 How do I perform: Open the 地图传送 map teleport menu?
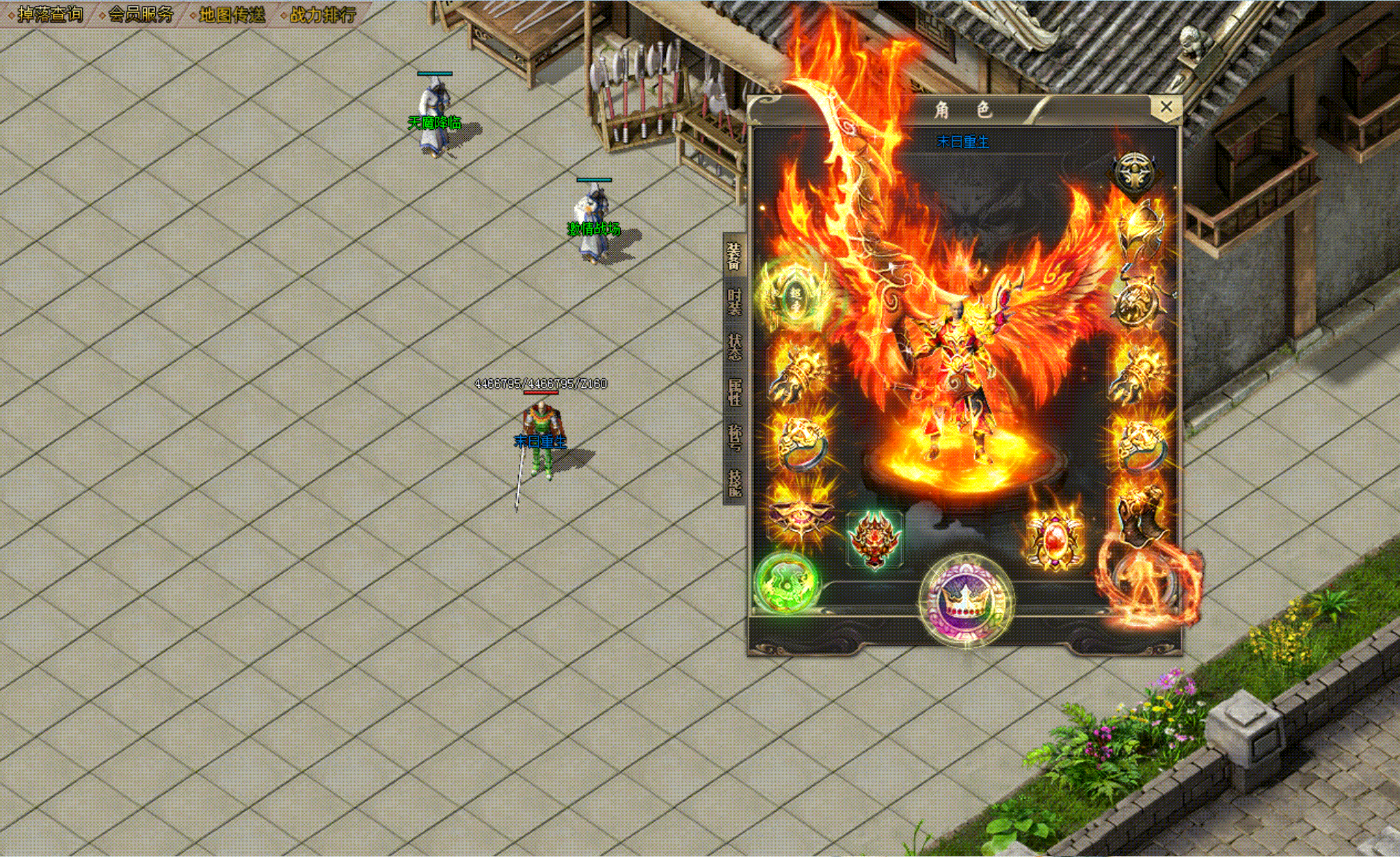[x=231, y=14]
